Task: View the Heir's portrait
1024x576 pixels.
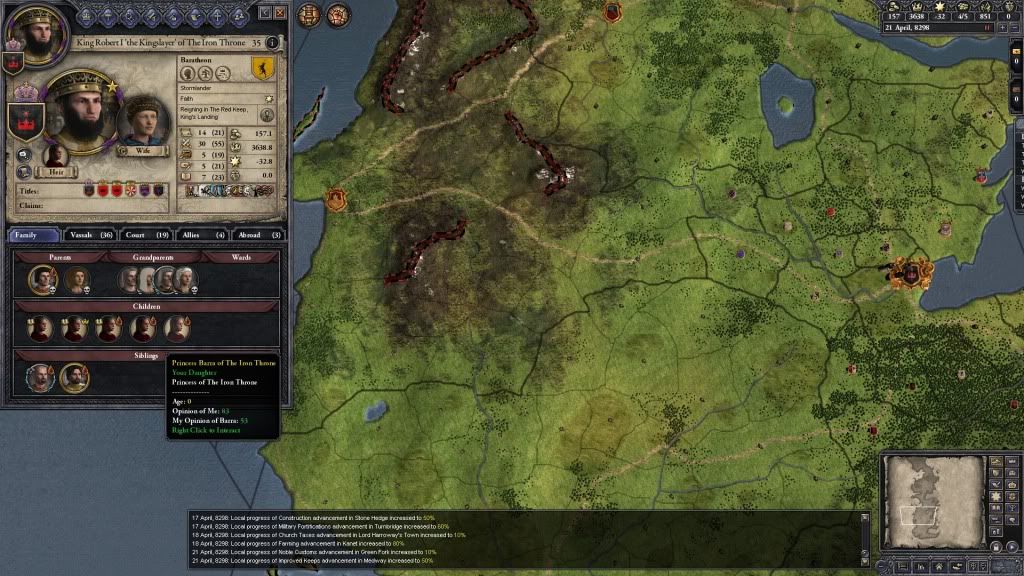Action: coord(56,155)
